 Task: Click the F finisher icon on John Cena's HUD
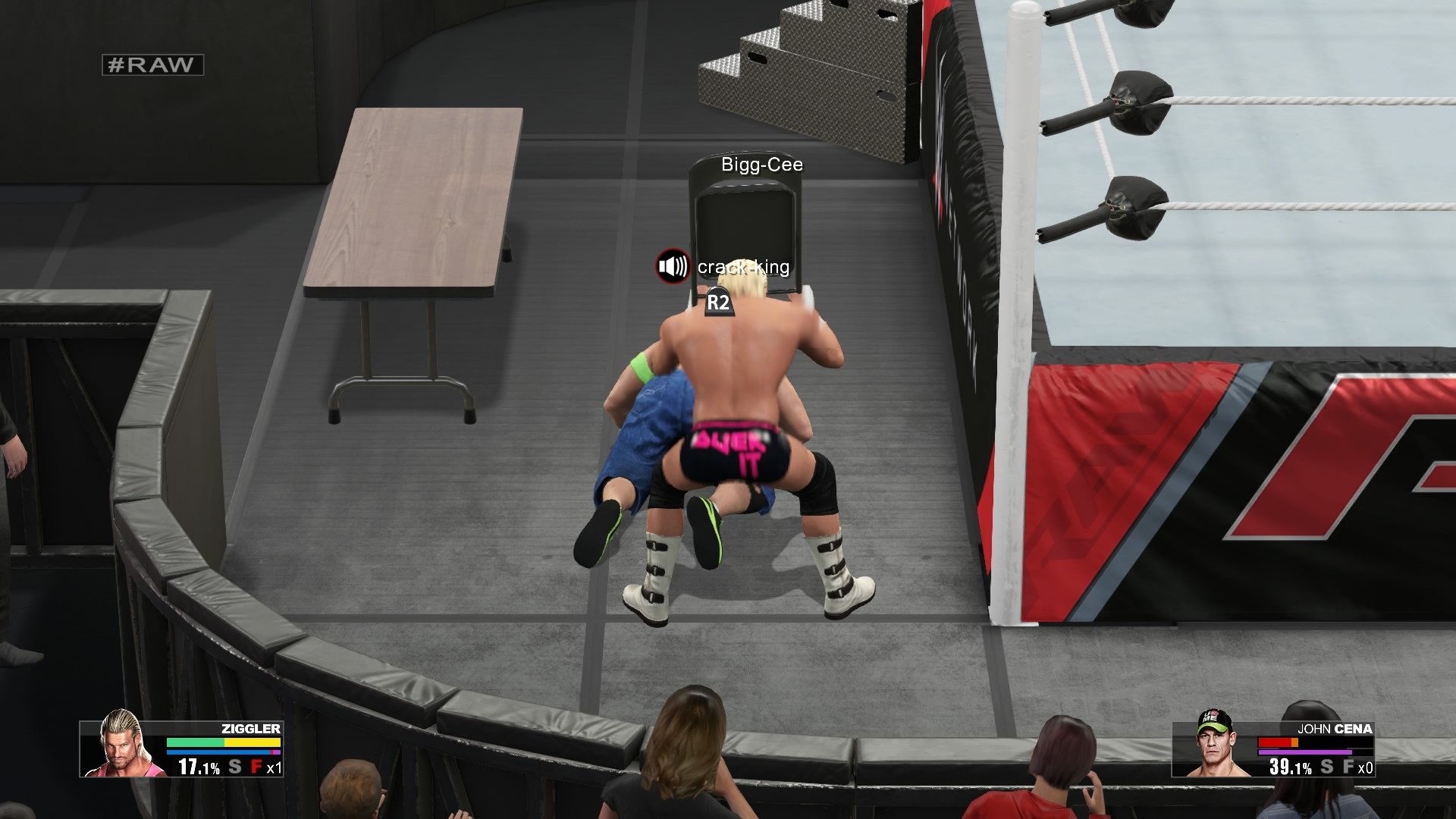1347,766
